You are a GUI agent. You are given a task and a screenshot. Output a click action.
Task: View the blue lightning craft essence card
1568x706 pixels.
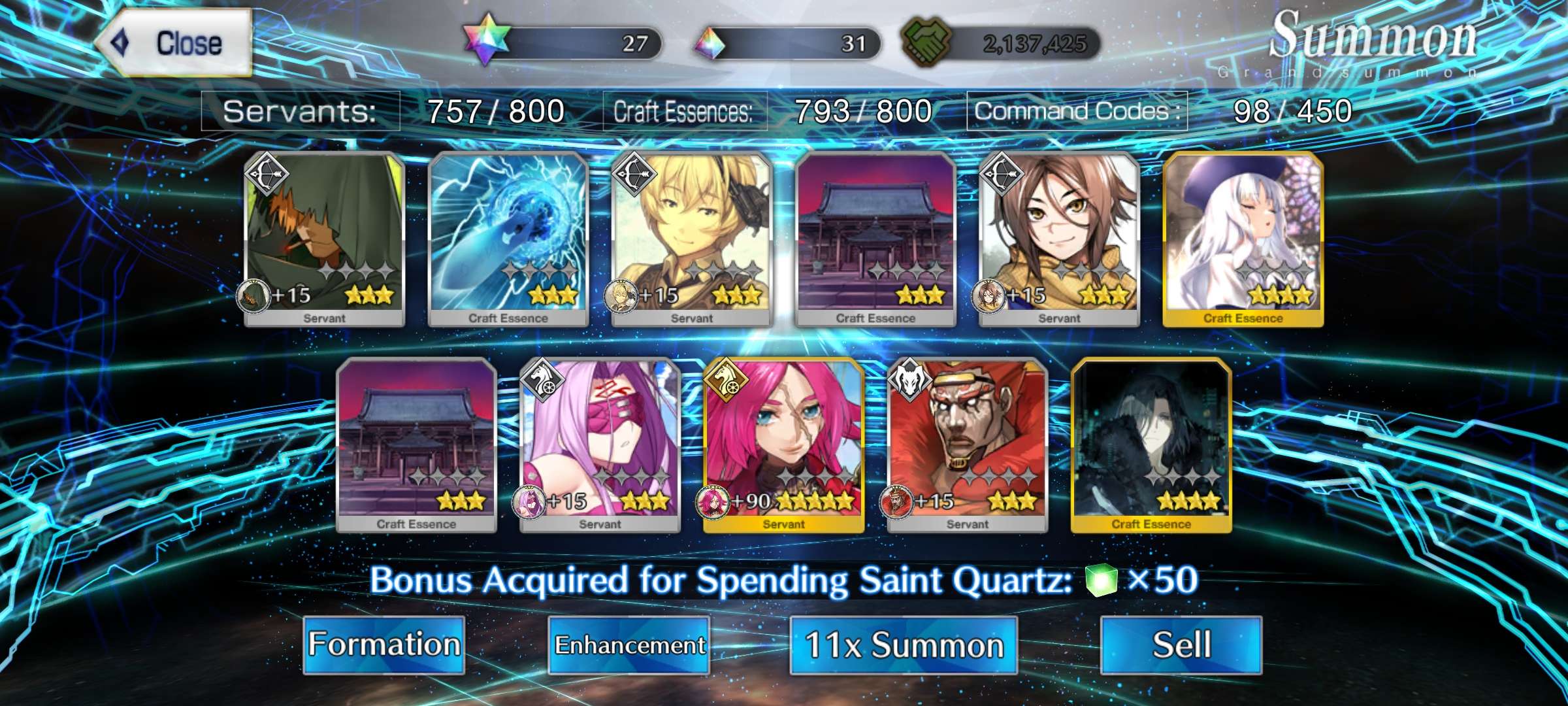(508, 239)
